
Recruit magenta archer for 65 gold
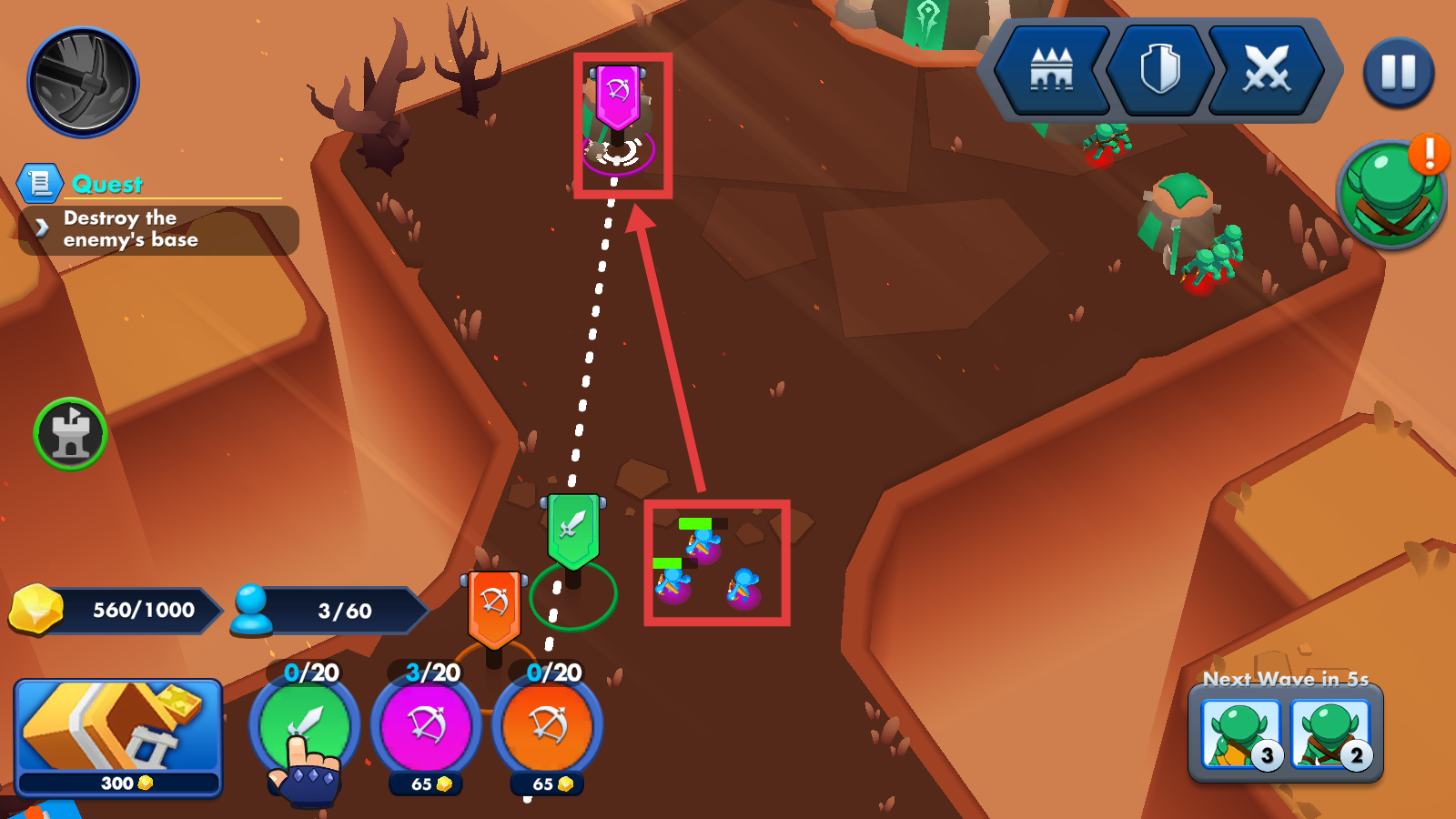[426, 728]
